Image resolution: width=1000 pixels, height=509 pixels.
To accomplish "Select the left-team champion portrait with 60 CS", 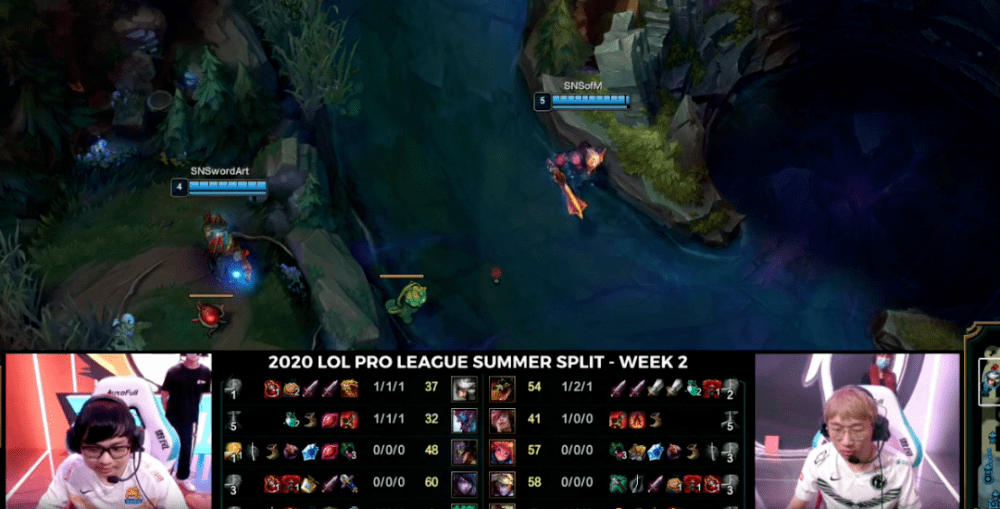I will [x=464, y=484].
